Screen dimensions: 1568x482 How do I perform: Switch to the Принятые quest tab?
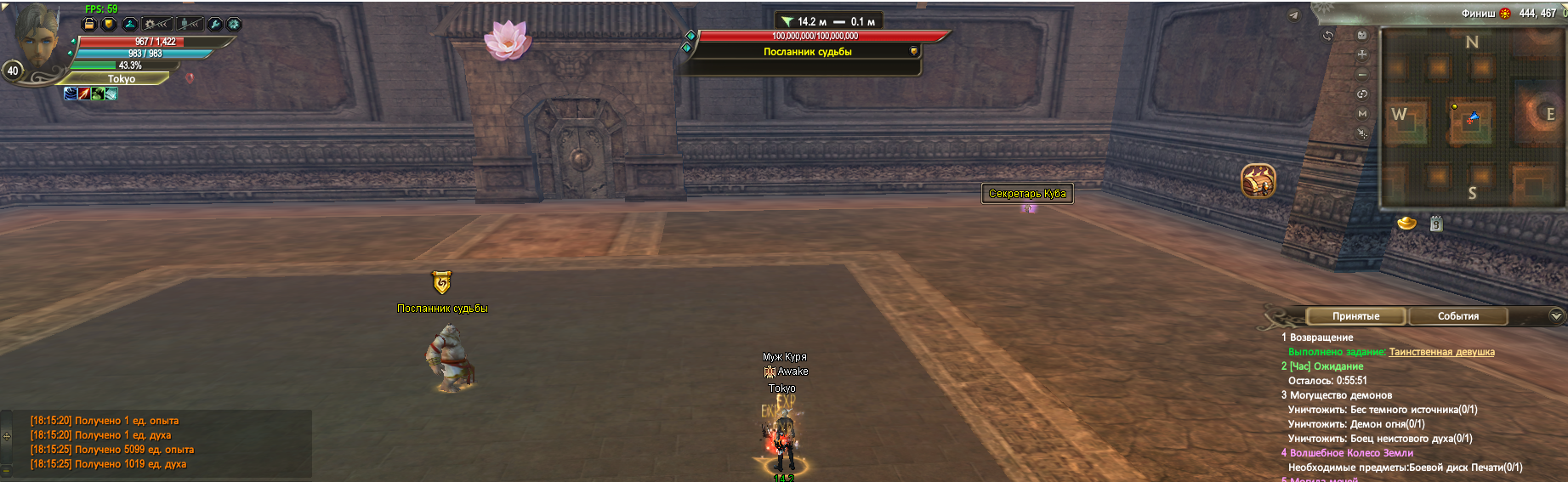point(1355,316)
